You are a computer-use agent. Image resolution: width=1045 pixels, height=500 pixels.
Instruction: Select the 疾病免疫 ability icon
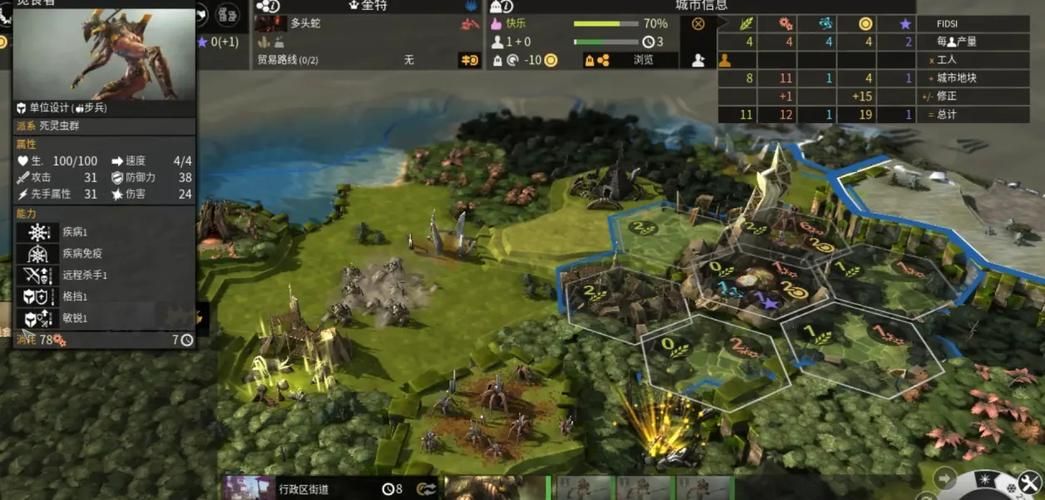point(40,254)
